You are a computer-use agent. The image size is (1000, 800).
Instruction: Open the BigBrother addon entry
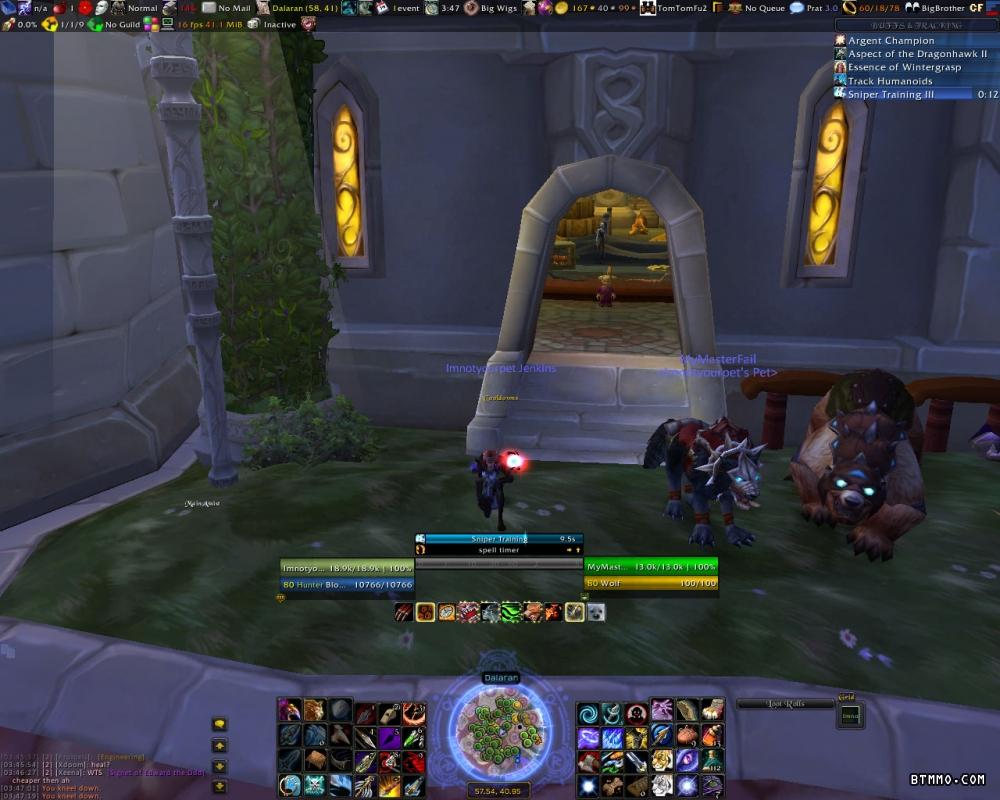point(940,8)
